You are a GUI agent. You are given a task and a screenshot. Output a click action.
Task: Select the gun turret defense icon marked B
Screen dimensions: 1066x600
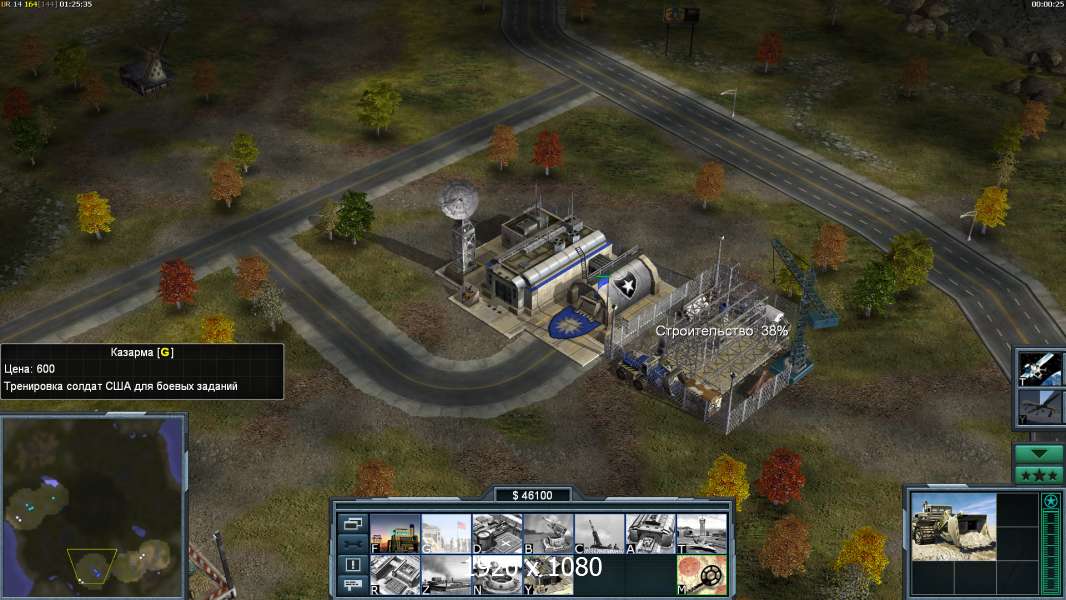pyautogui.click(x=548, y=533)
